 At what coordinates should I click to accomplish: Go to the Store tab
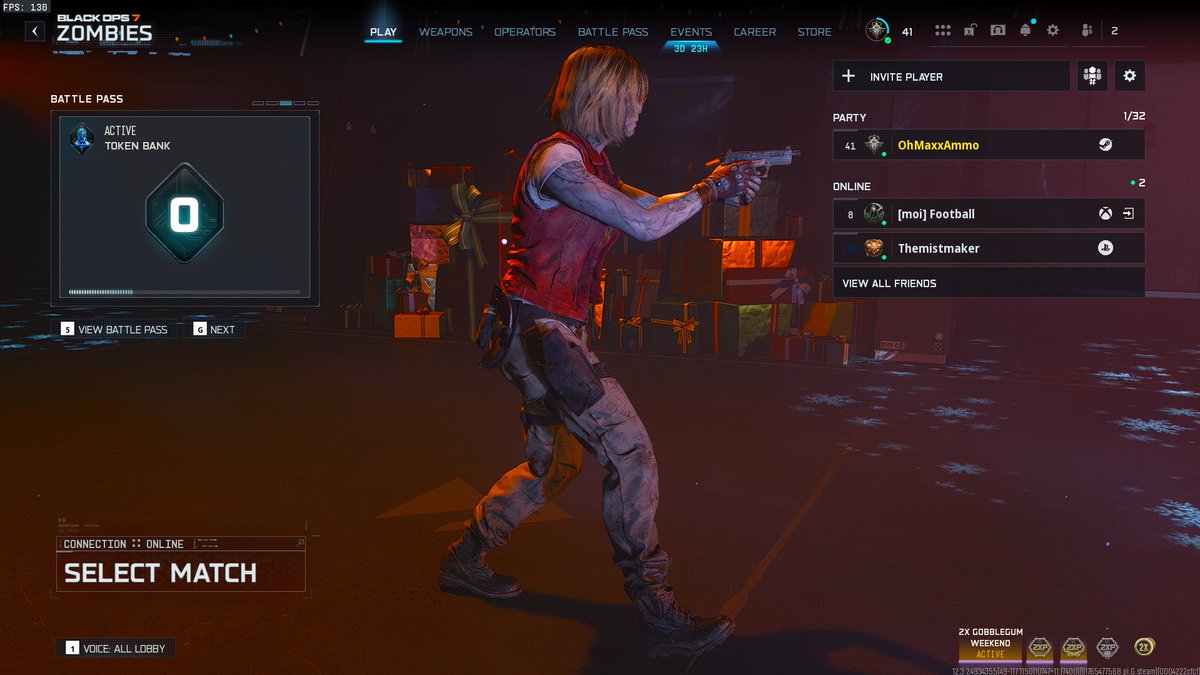pos(814,32)
